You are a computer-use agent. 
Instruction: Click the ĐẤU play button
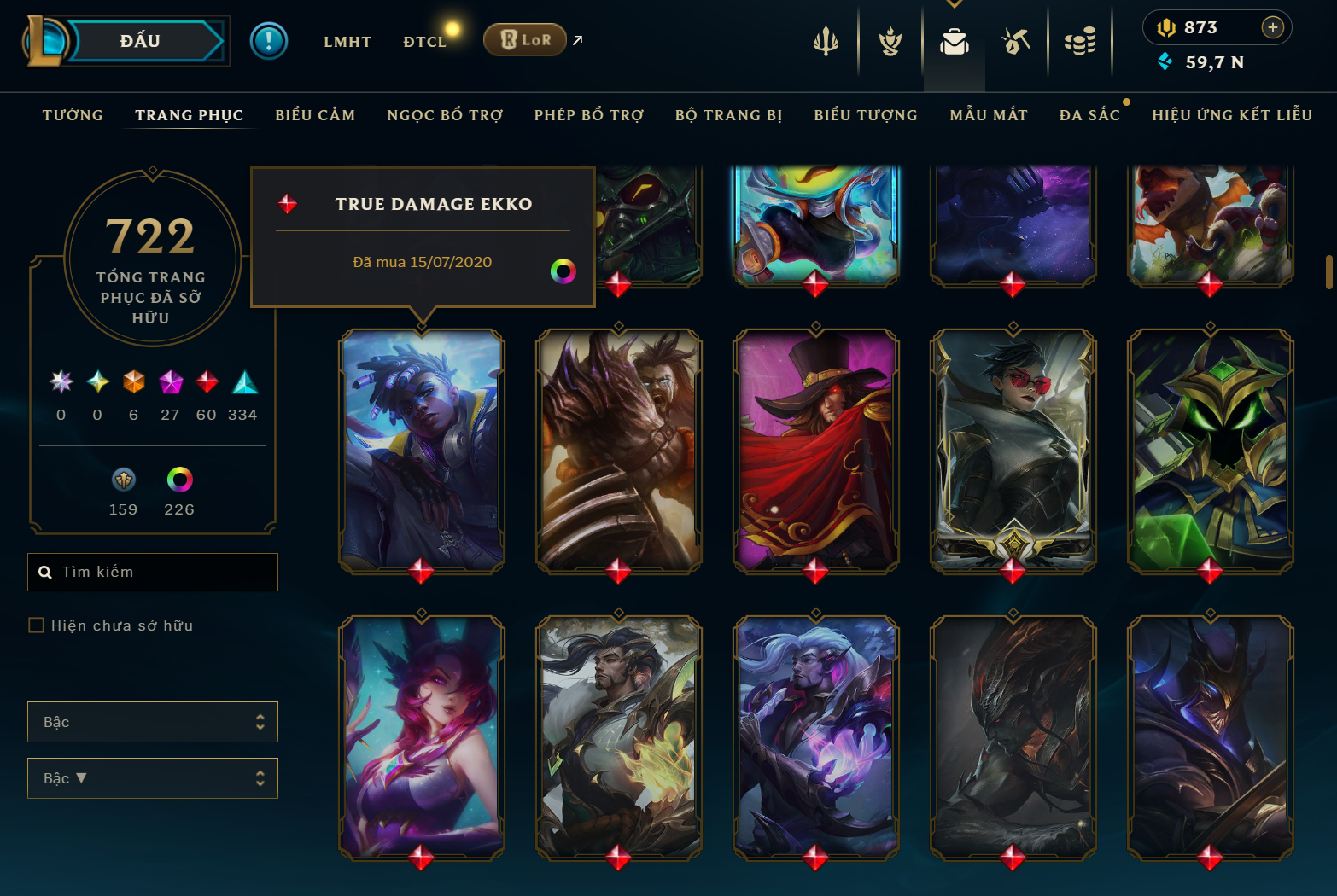tap(141, 41)
